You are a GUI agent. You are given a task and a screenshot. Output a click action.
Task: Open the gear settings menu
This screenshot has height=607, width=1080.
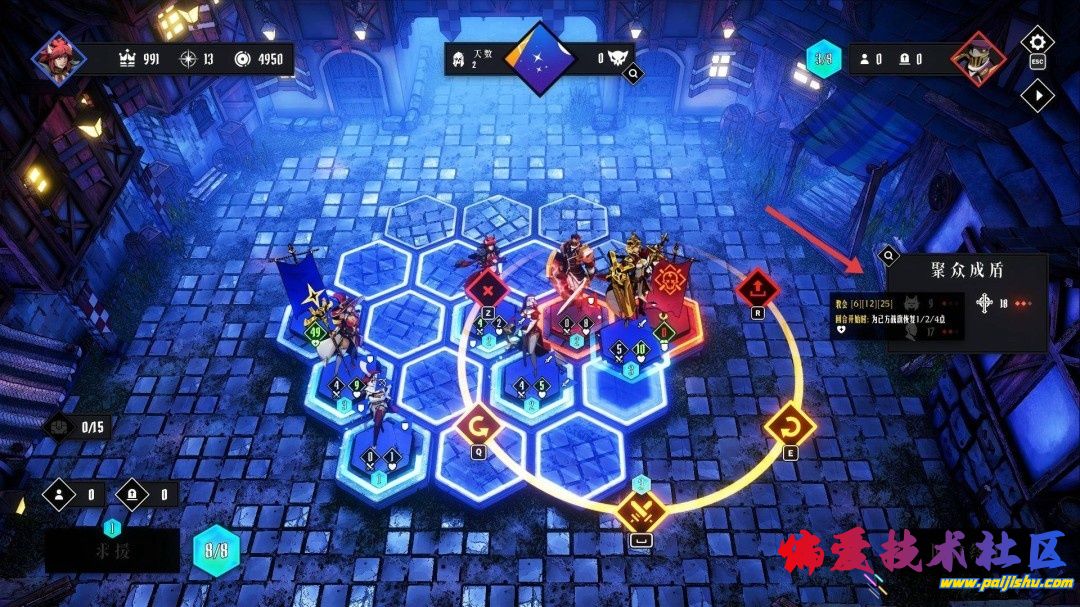pyautogui.click(x=1037, y=43)
